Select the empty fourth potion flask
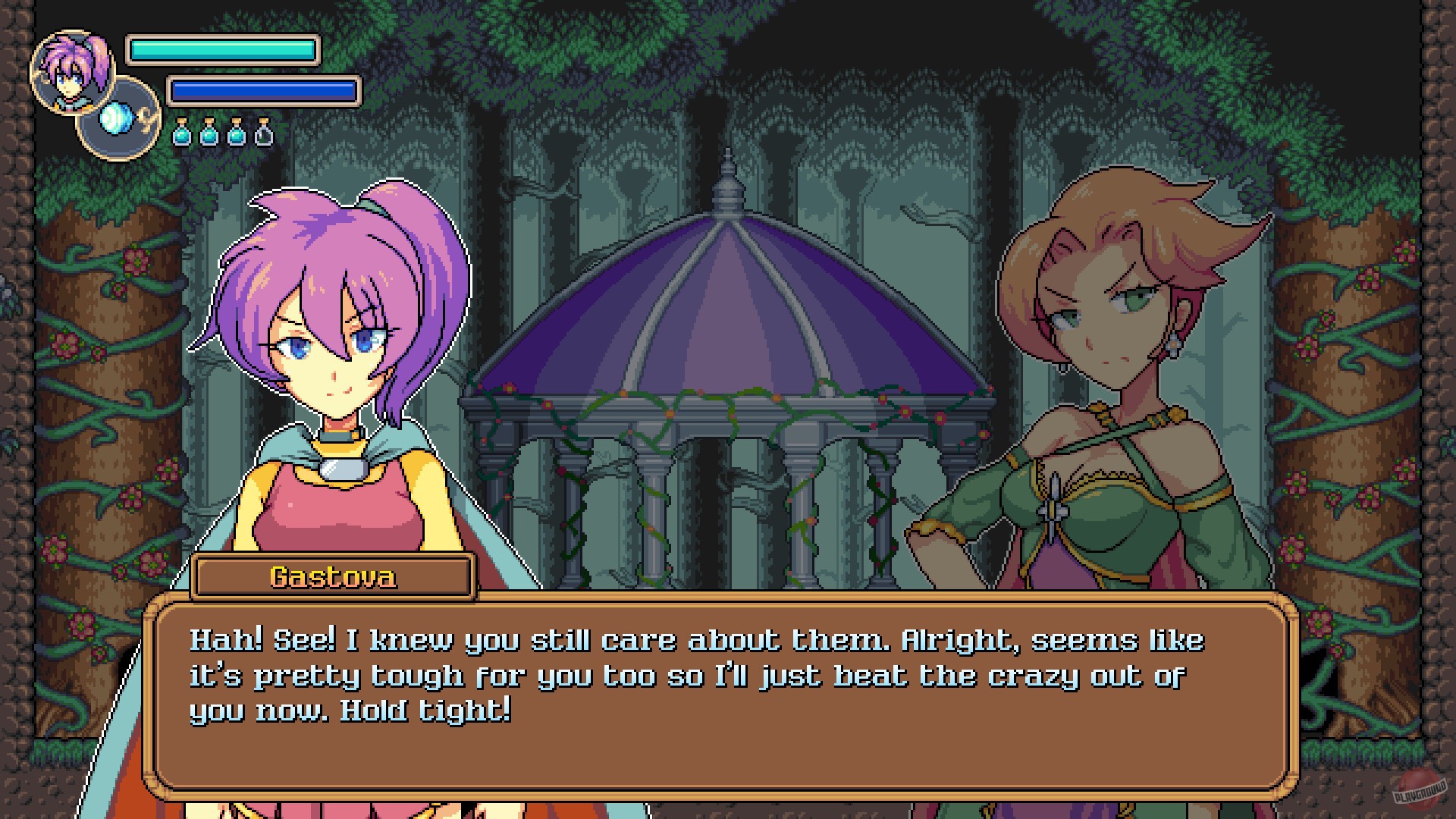 tap(264, 134)
